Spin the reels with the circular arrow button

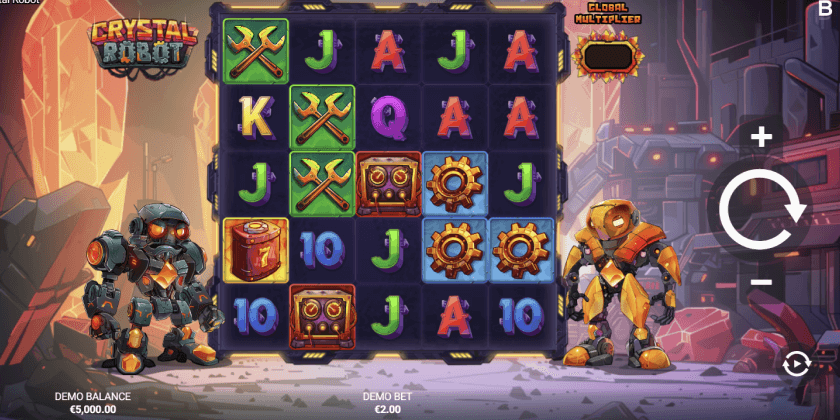[762, 209]
